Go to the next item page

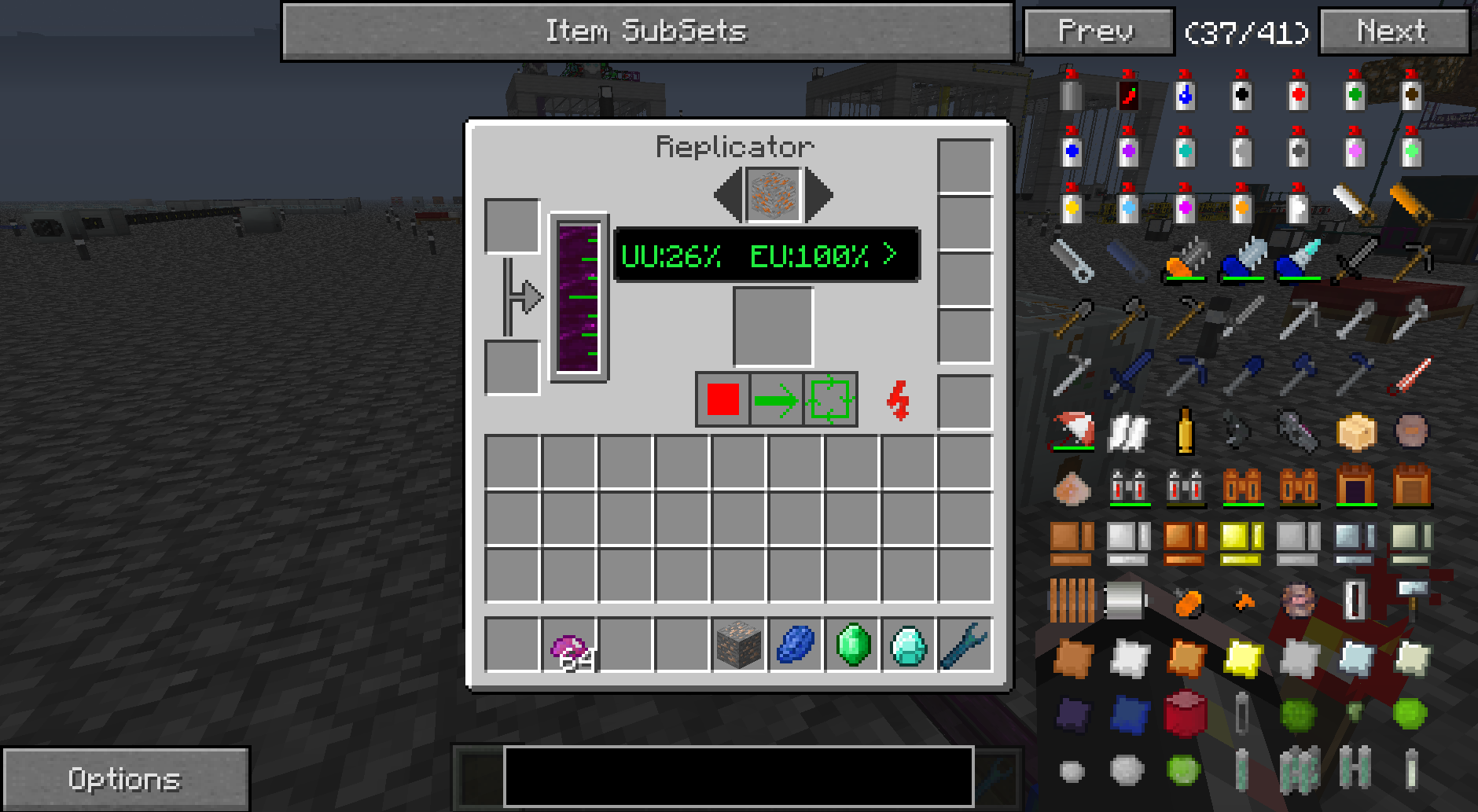(x=1392, y=31)
